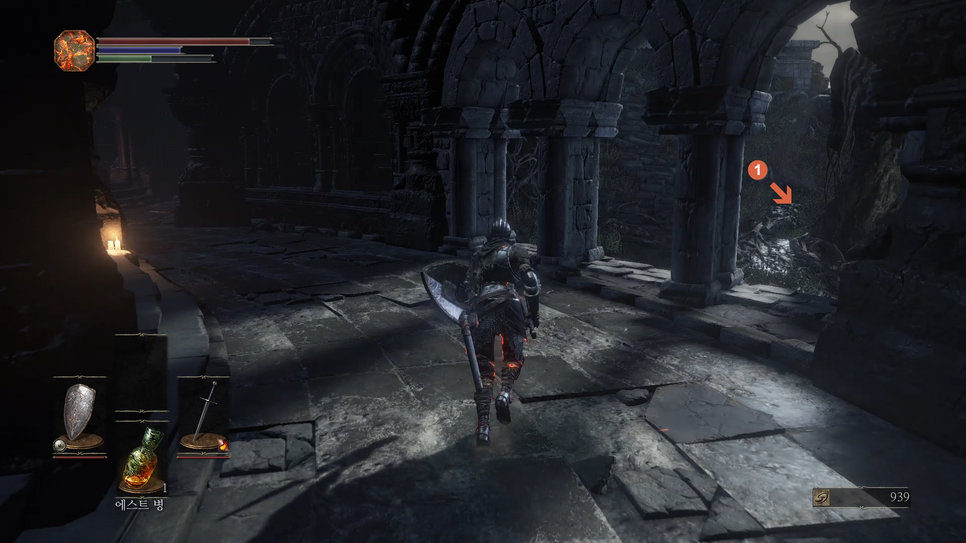
Task: Click the orange number 1 annotation marker
Action: point(757,170)
